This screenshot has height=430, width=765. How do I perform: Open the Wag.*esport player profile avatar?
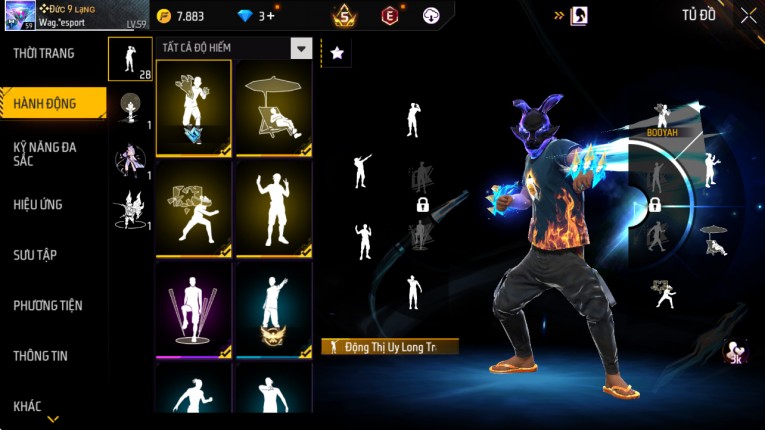click(18, 16)
